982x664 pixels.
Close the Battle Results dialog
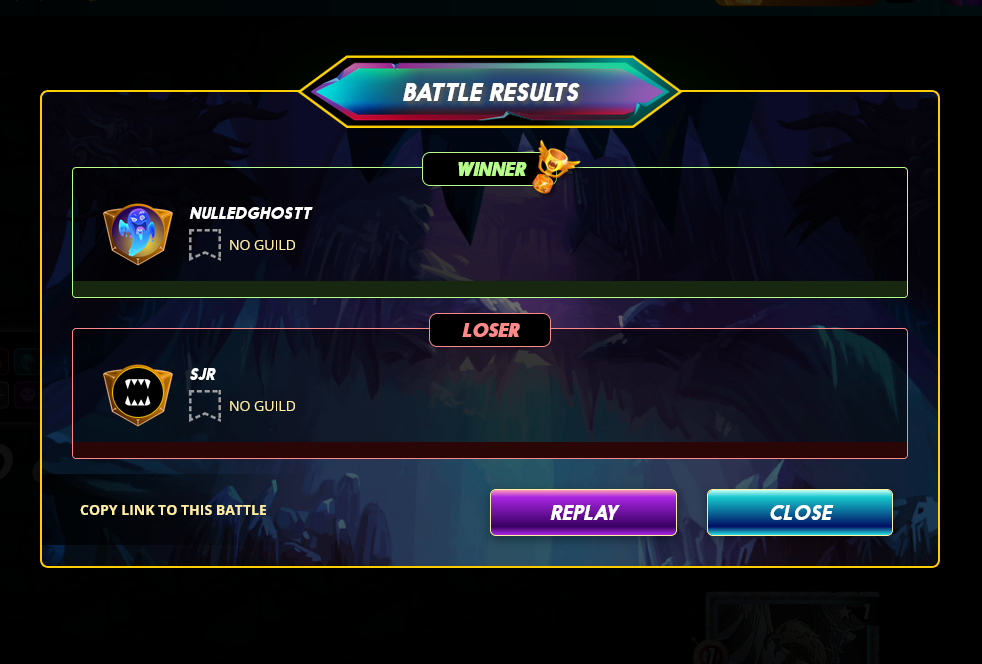point(799,512)
